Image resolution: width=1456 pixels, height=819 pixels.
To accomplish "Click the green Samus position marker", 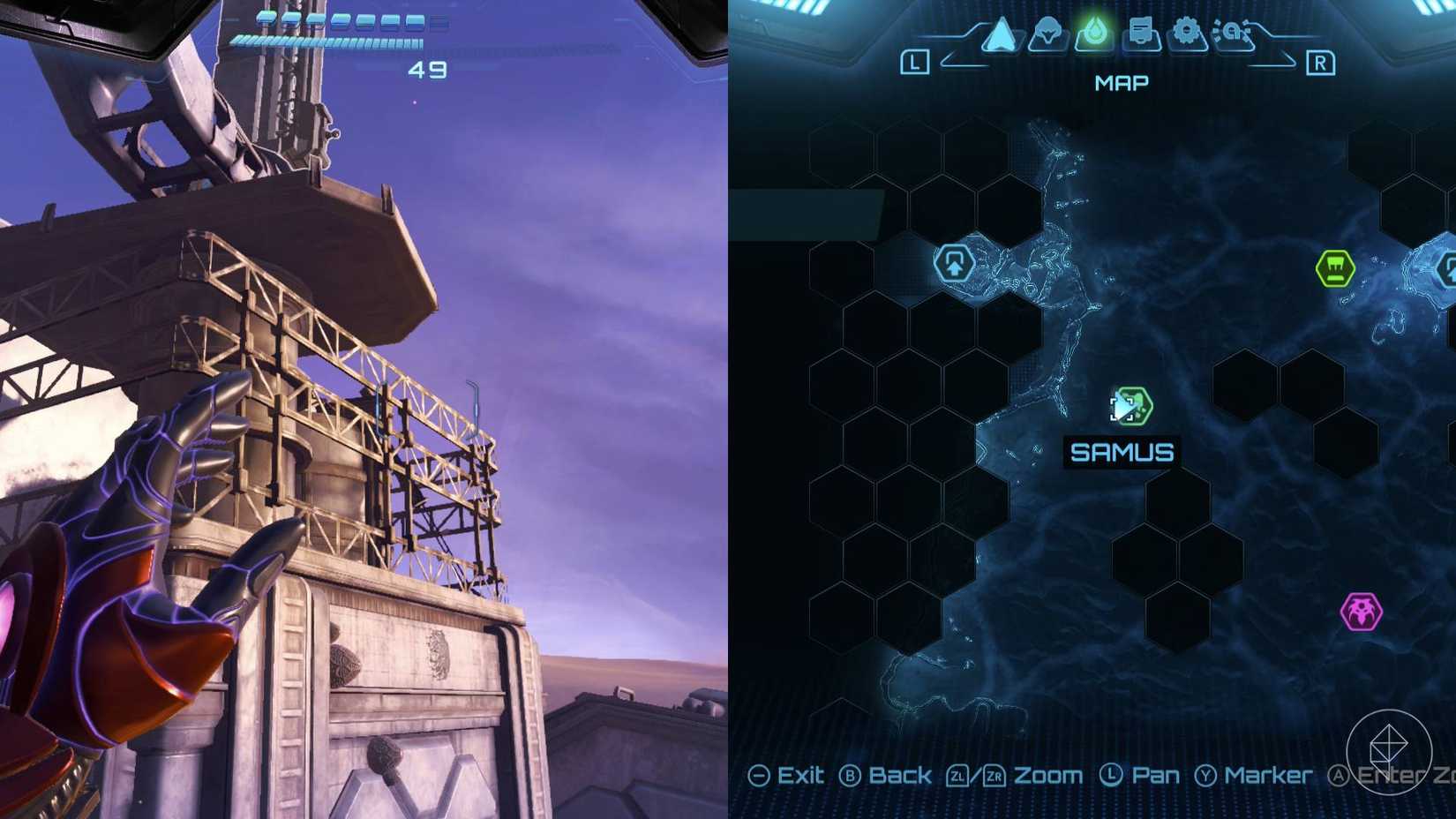I will [1131, 406].
